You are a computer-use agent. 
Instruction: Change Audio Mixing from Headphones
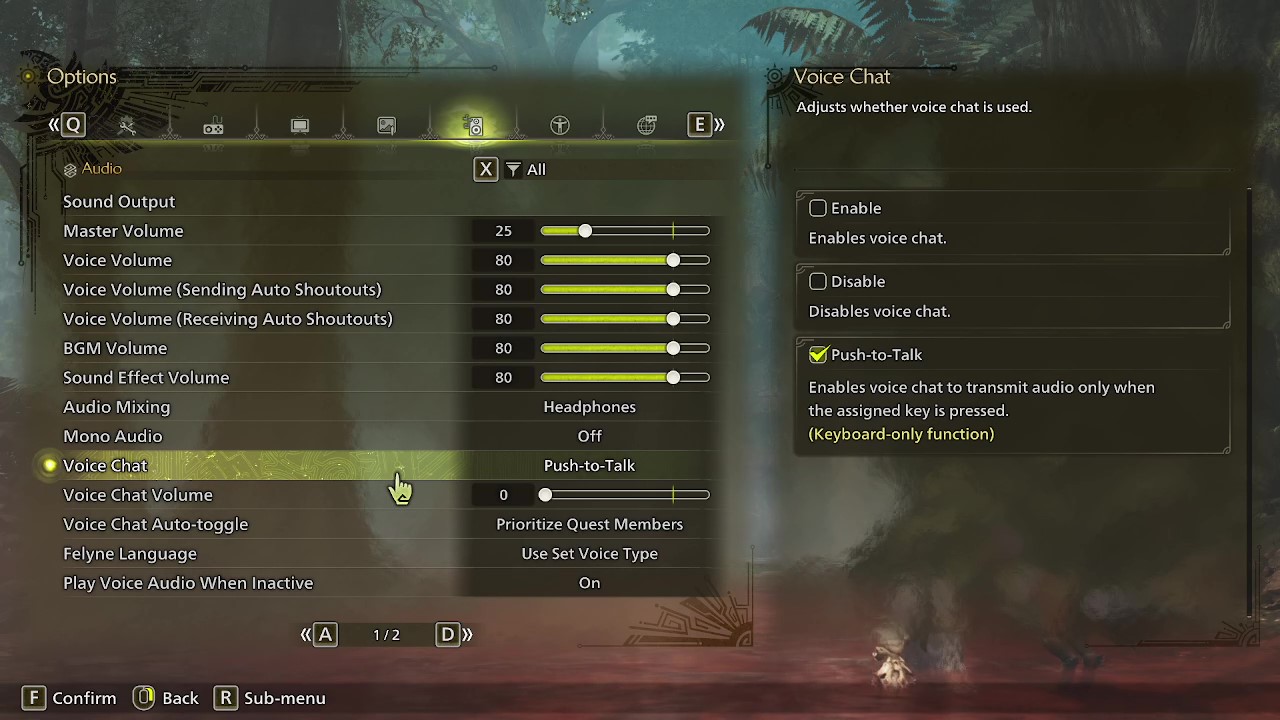point(590,407)
